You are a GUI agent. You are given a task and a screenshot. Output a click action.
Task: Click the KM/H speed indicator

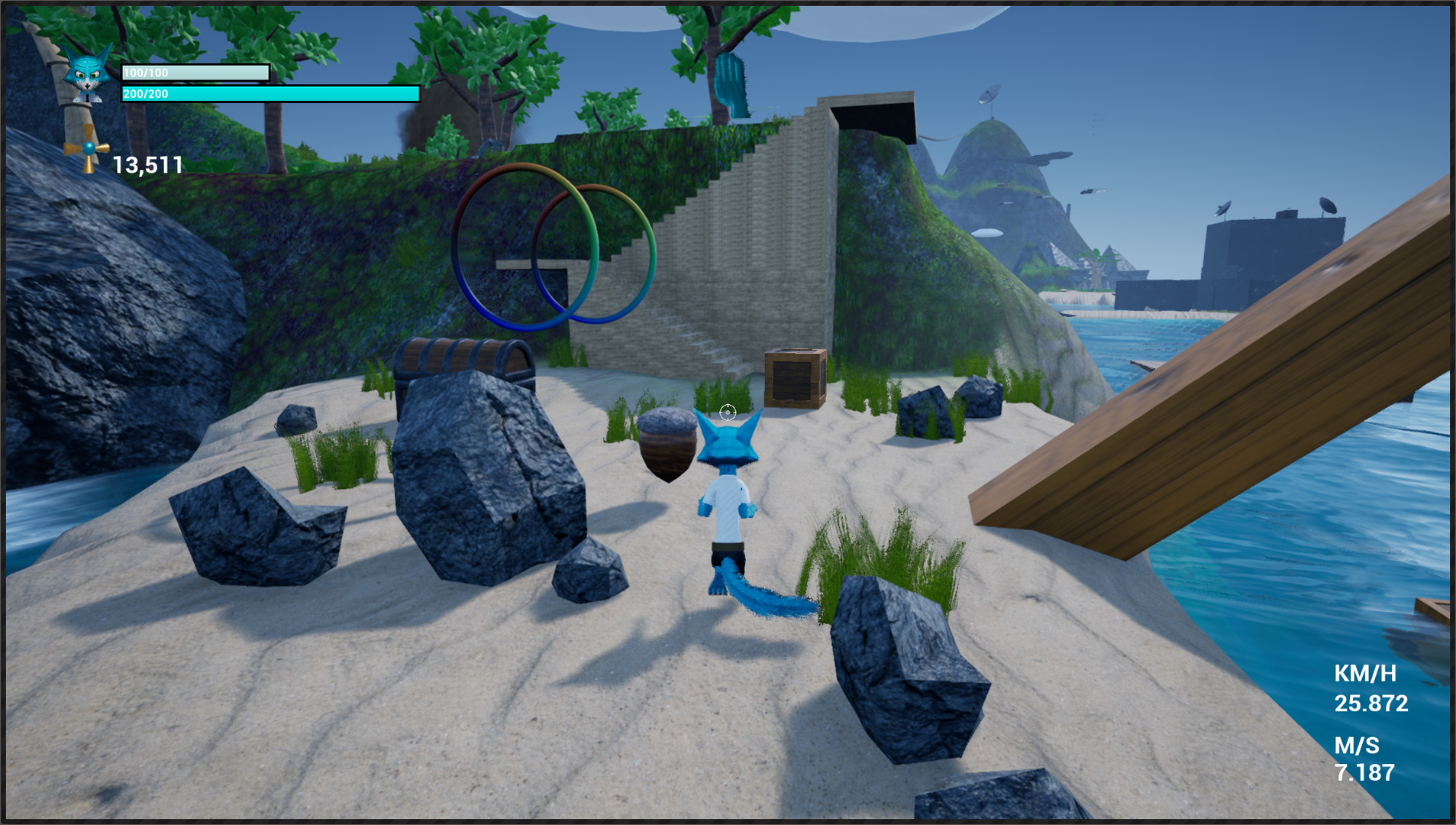point(1364,676)
